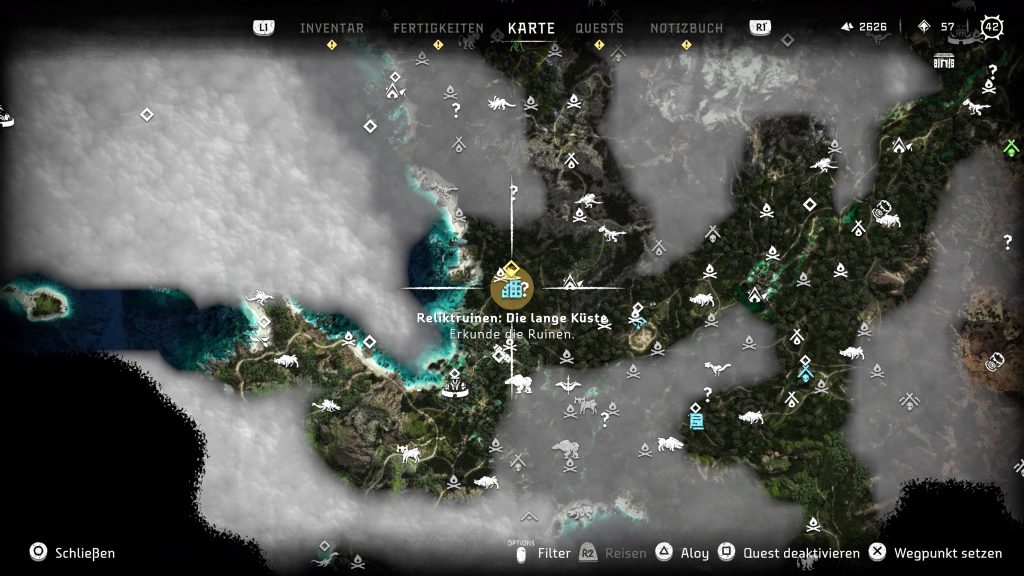
Task: Open the Fertigkeiten tab
Action: [x=438, y=28]
